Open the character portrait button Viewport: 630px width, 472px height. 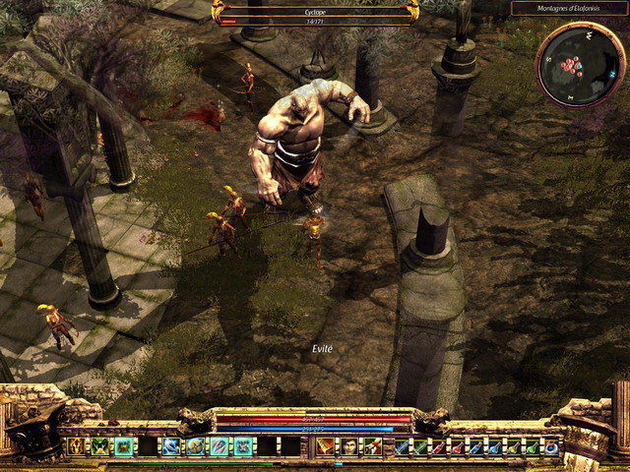coord(349,446)
